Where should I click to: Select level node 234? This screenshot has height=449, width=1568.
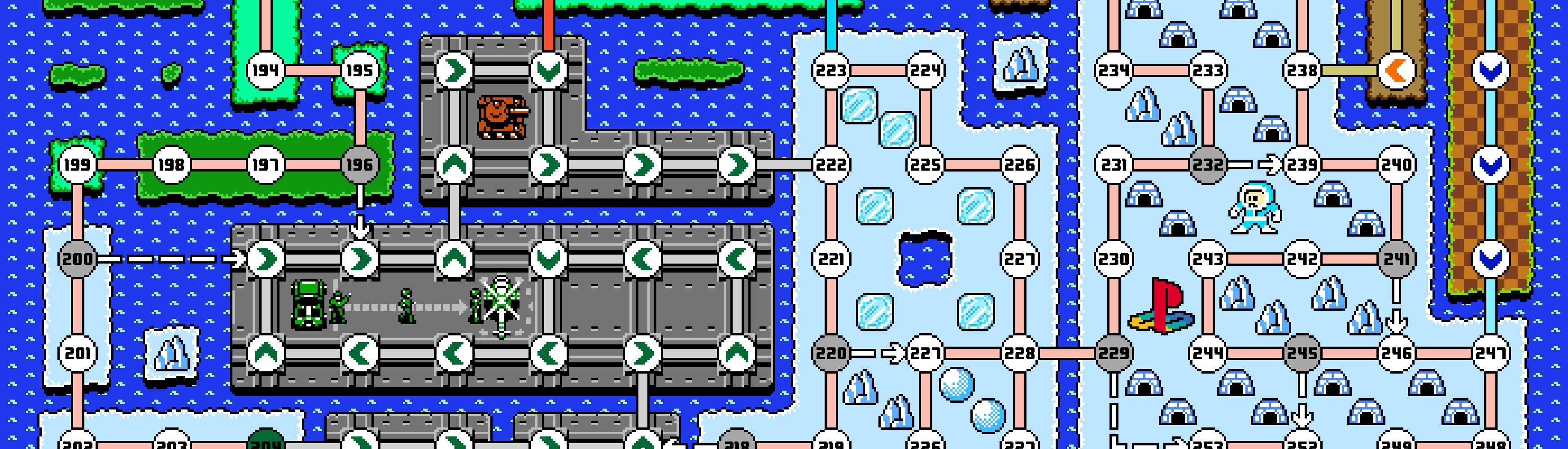click(1114, 70)
